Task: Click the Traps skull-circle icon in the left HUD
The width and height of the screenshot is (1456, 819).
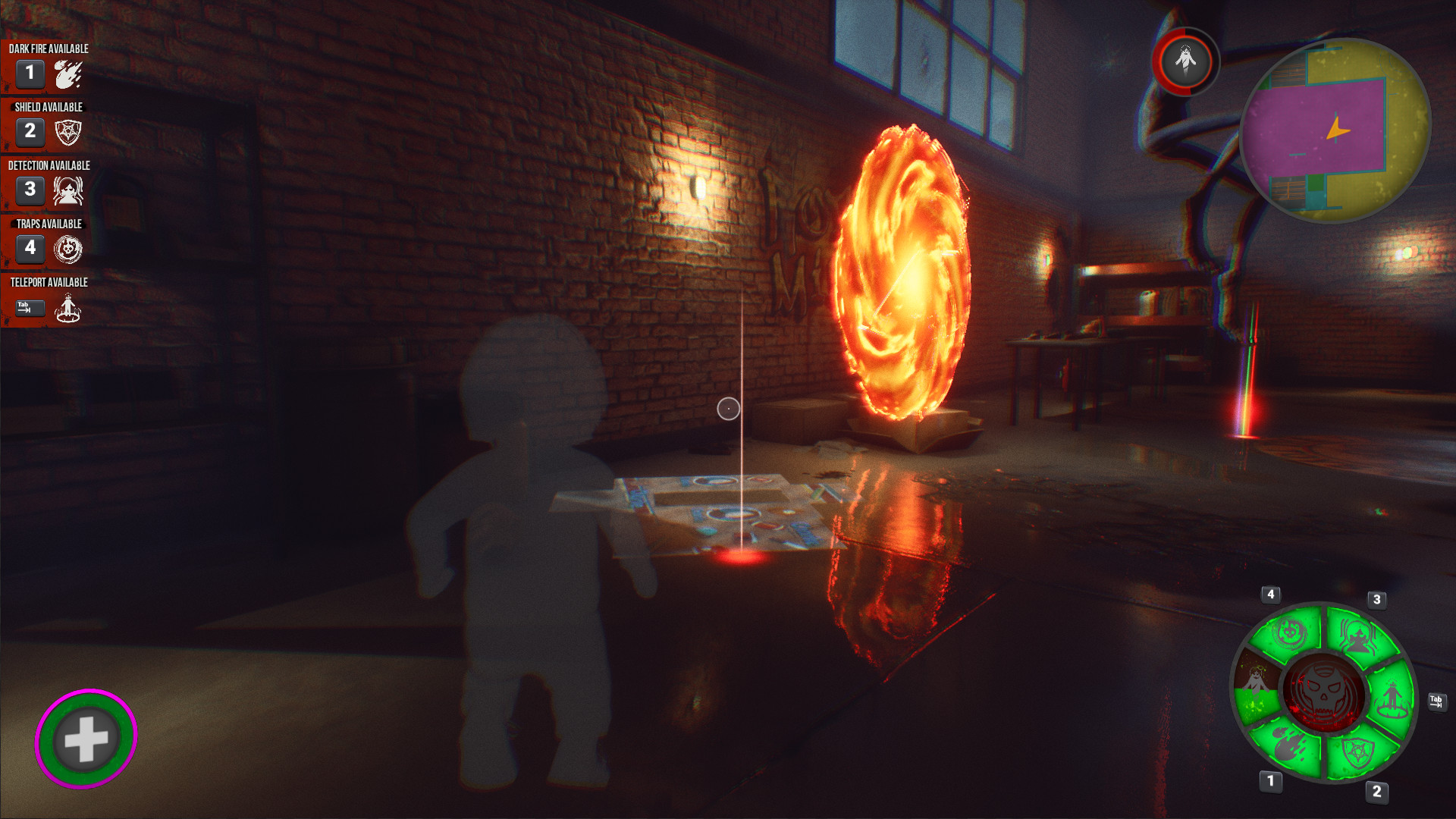Action: point(67,249)
